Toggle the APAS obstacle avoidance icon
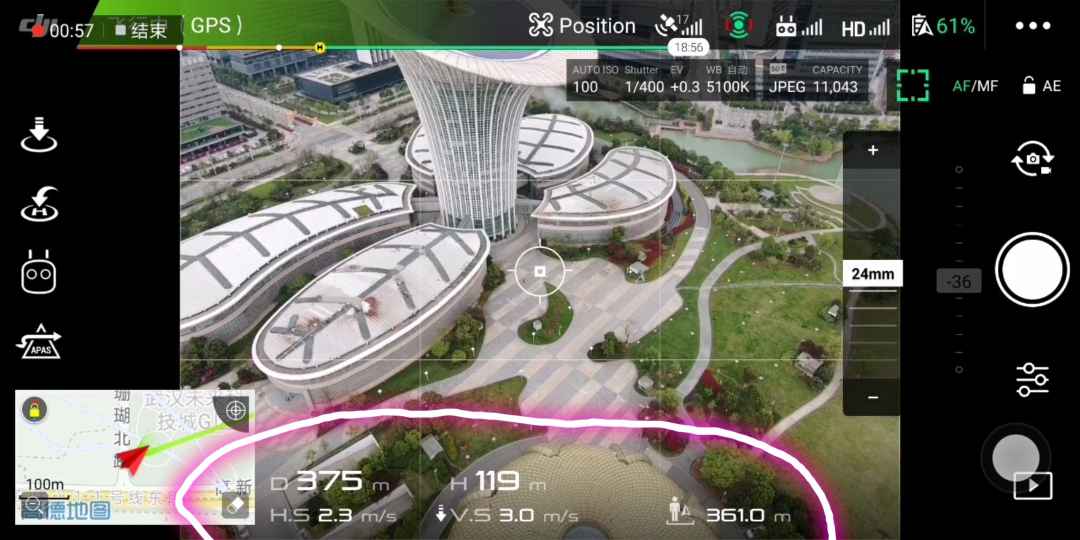Viewport: 1080px width, 540px height. 39,342
